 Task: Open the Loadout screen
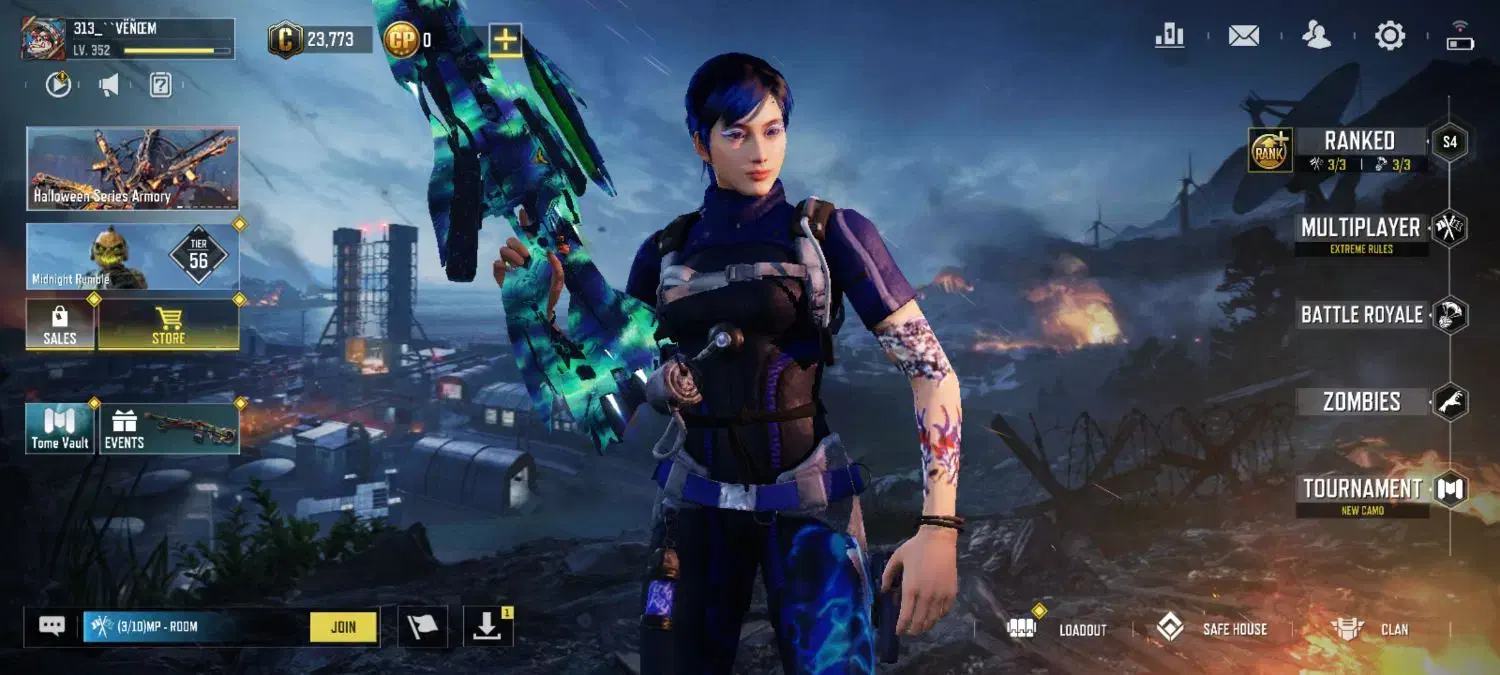(1062, 629)
